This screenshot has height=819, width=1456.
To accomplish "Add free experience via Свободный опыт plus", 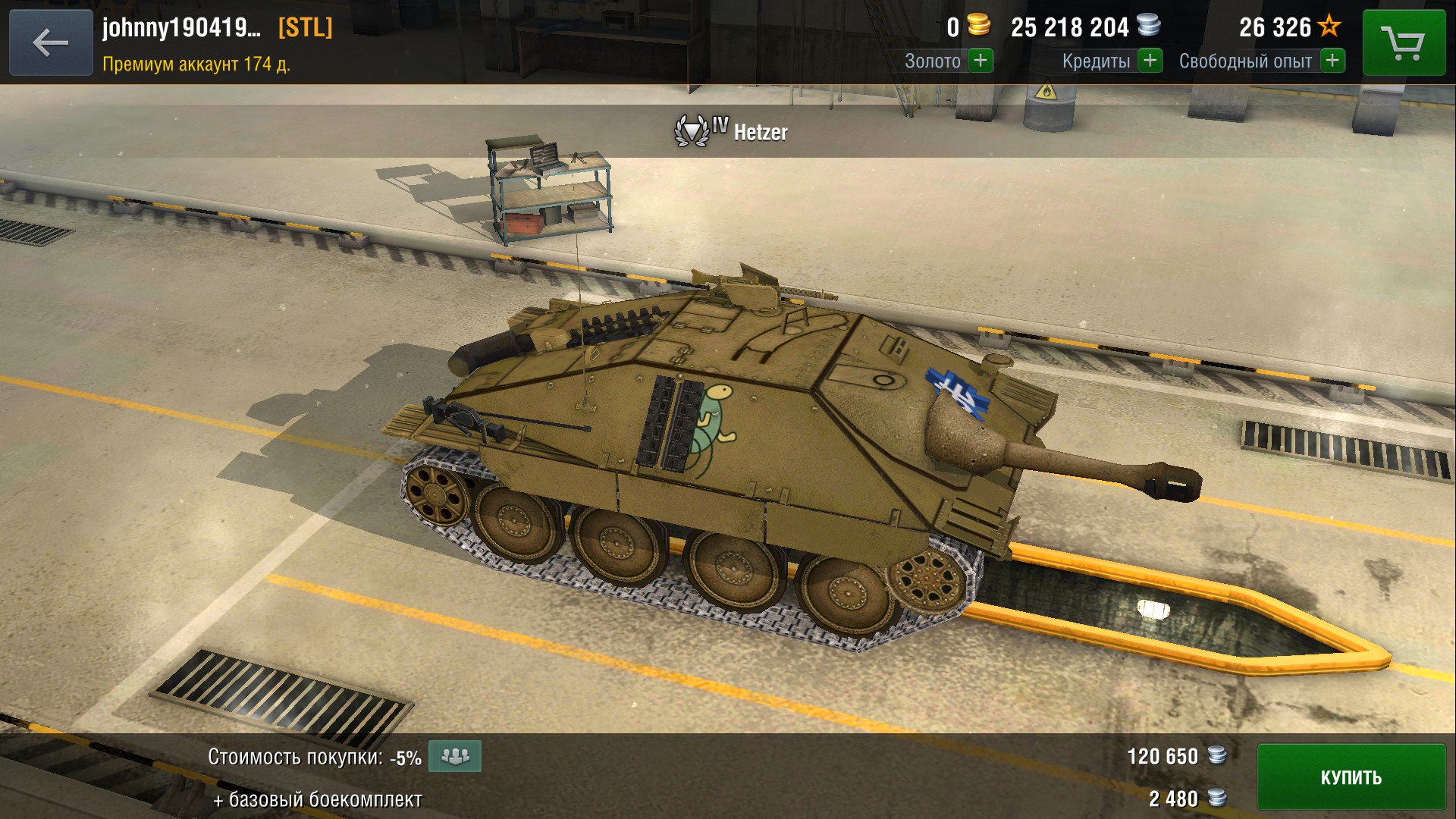I will (1332, 61).
